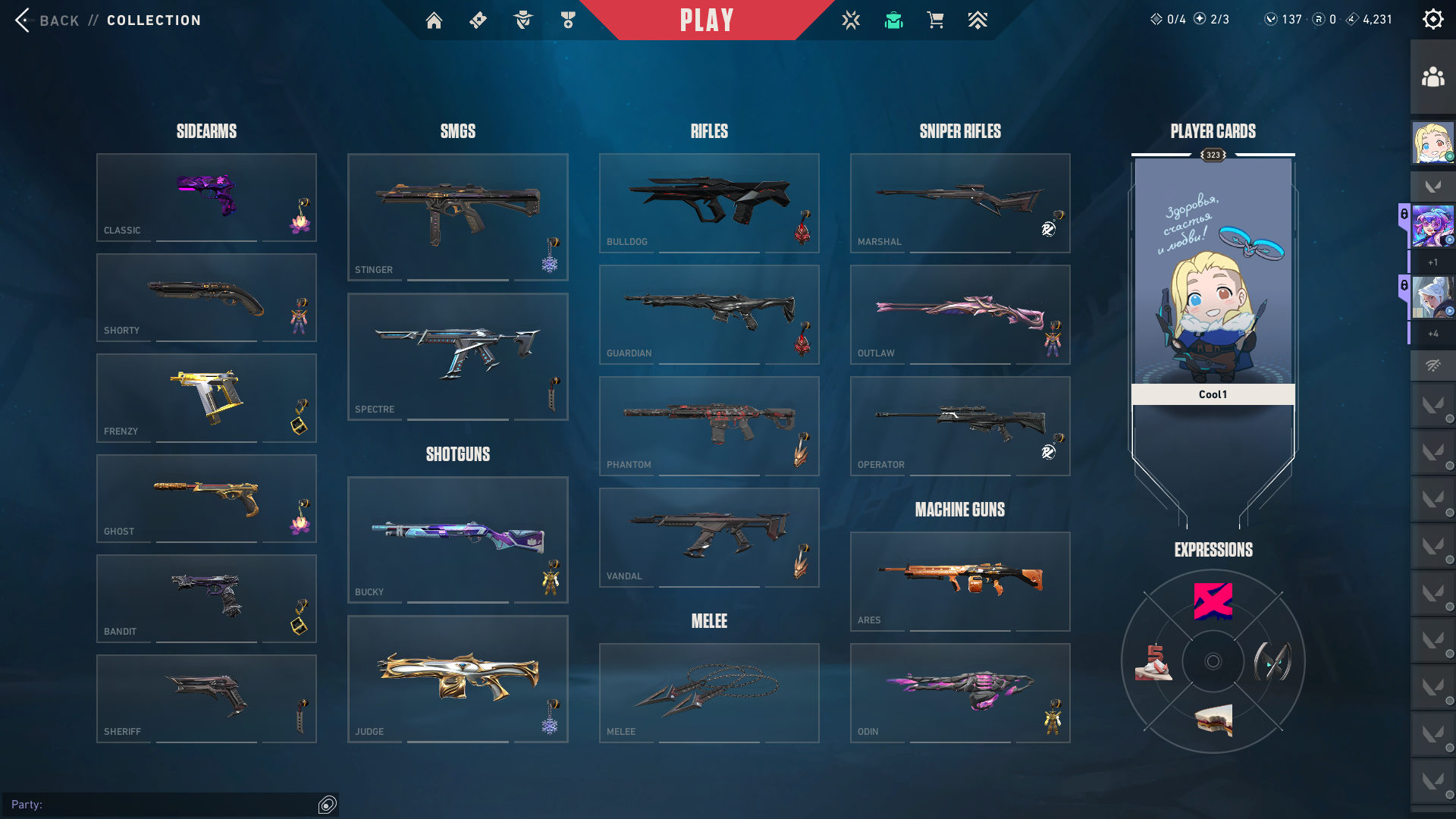The height and width of the screenshot is (819, 1456).
Task: Open the friends social panel icon
Action: click(1432, 75)
